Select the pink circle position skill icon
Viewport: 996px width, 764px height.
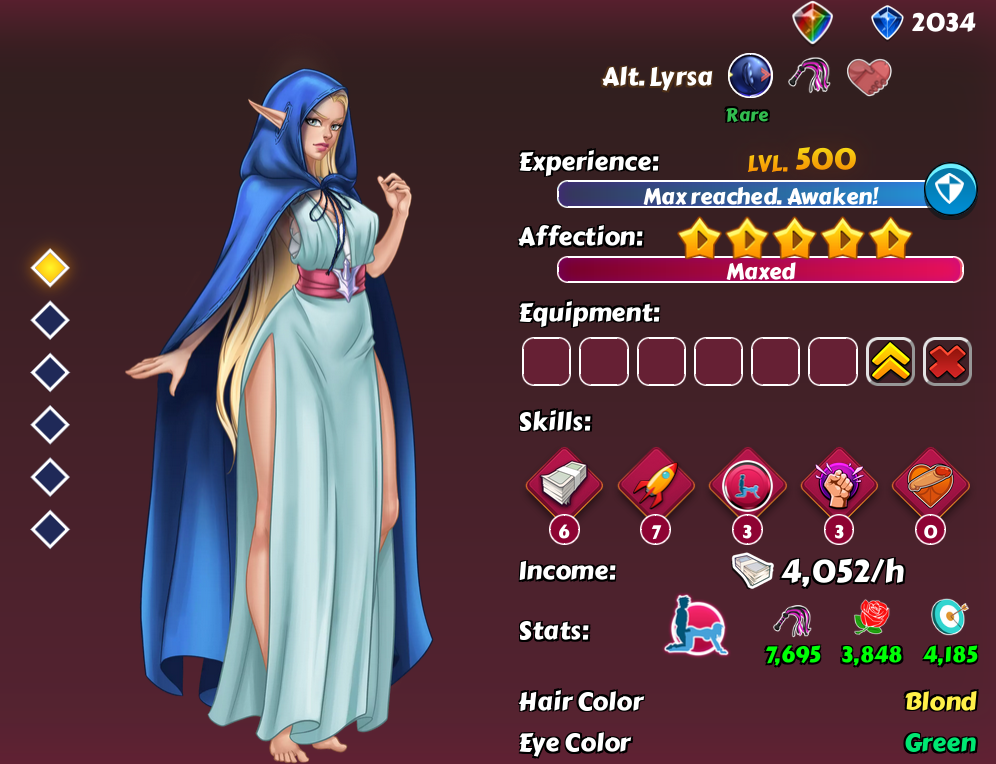[x=747, y=486]
